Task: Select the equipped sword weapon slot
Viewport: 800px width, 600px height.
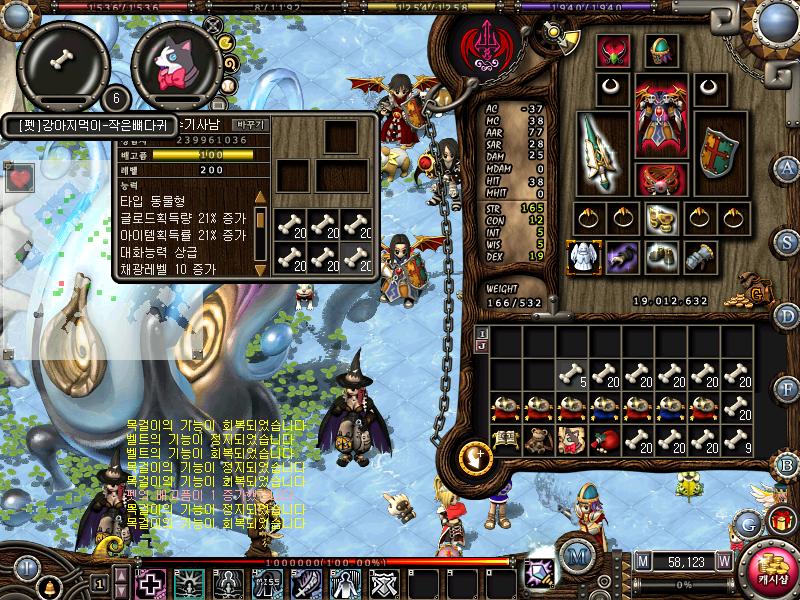Action: point(603,152)
